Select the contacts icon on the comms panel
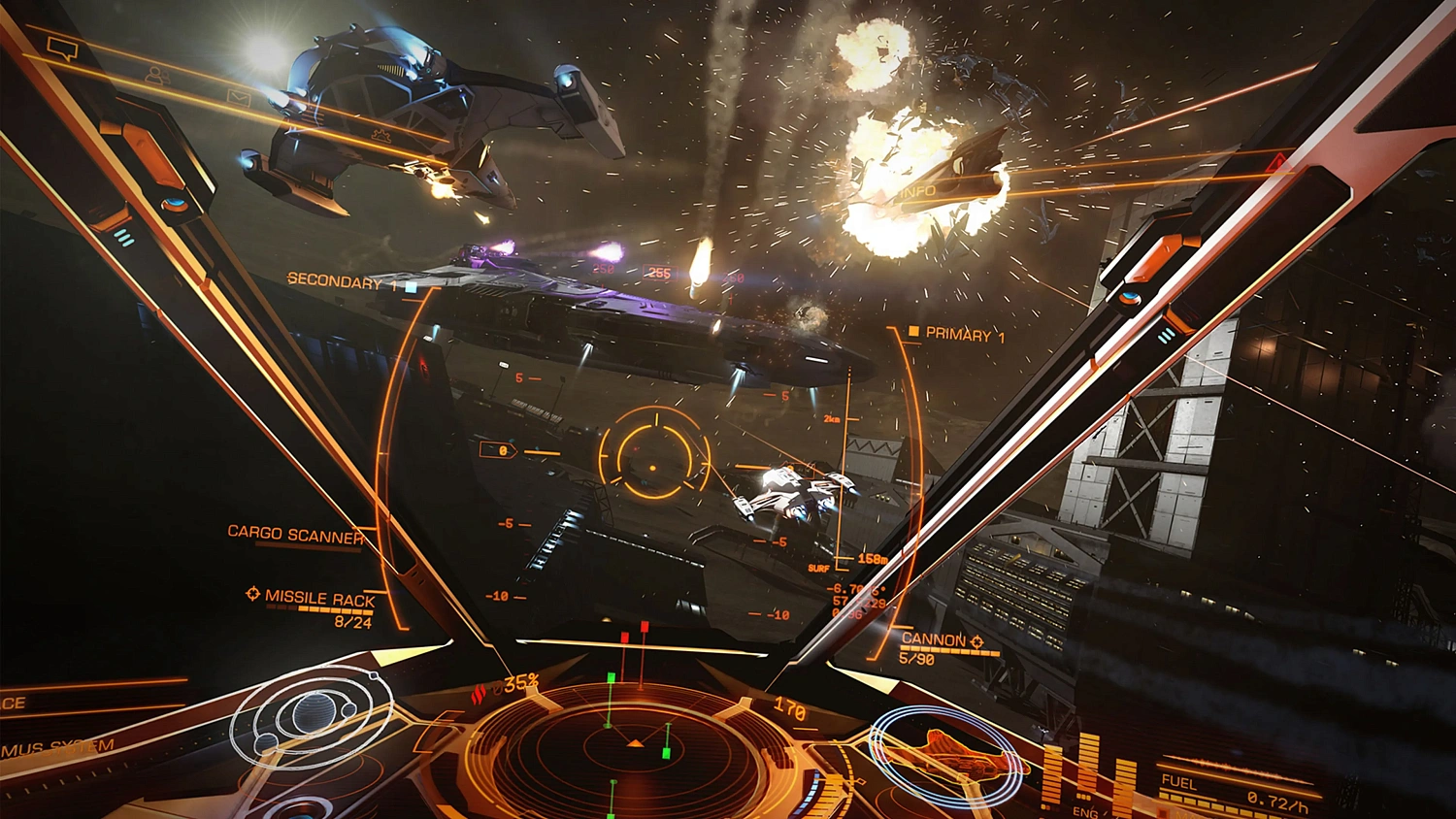 157,75
